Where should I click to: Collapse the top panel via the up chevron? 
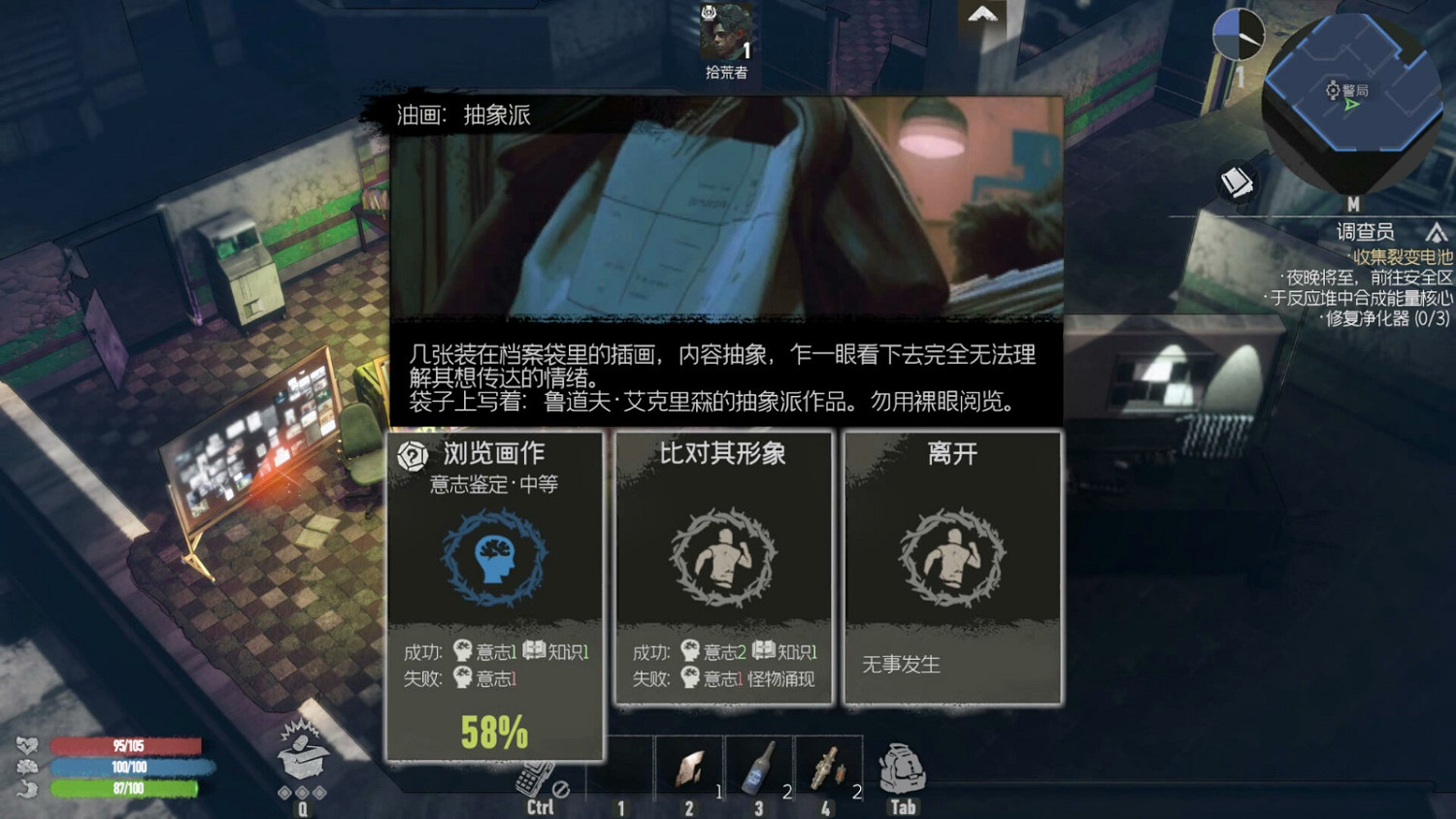tap(984, 15)
